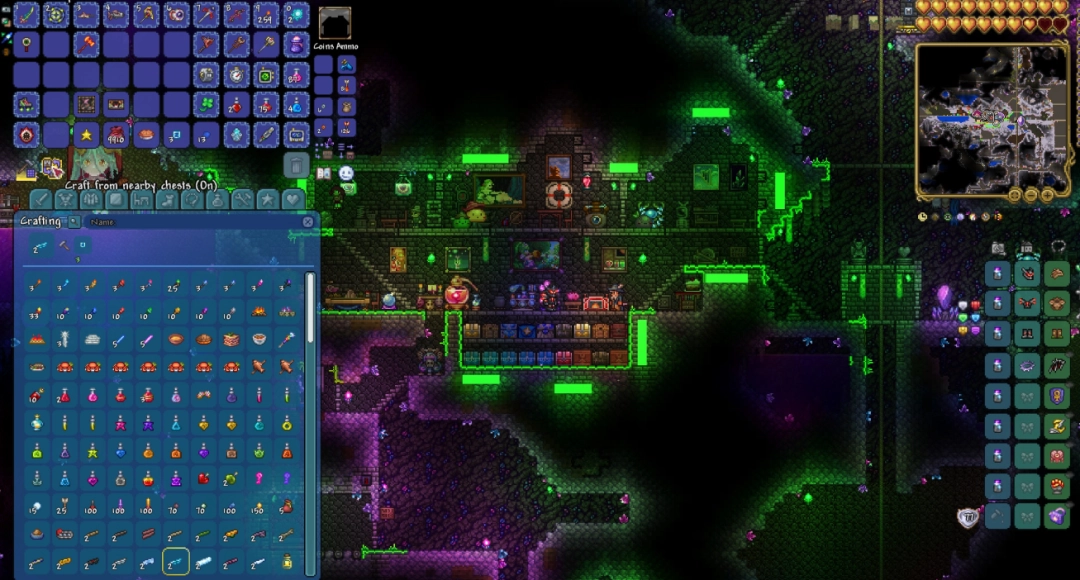The image size is (1080, 580).
Task: Select the yellow fallen star inventory slot
Action: 87,135
